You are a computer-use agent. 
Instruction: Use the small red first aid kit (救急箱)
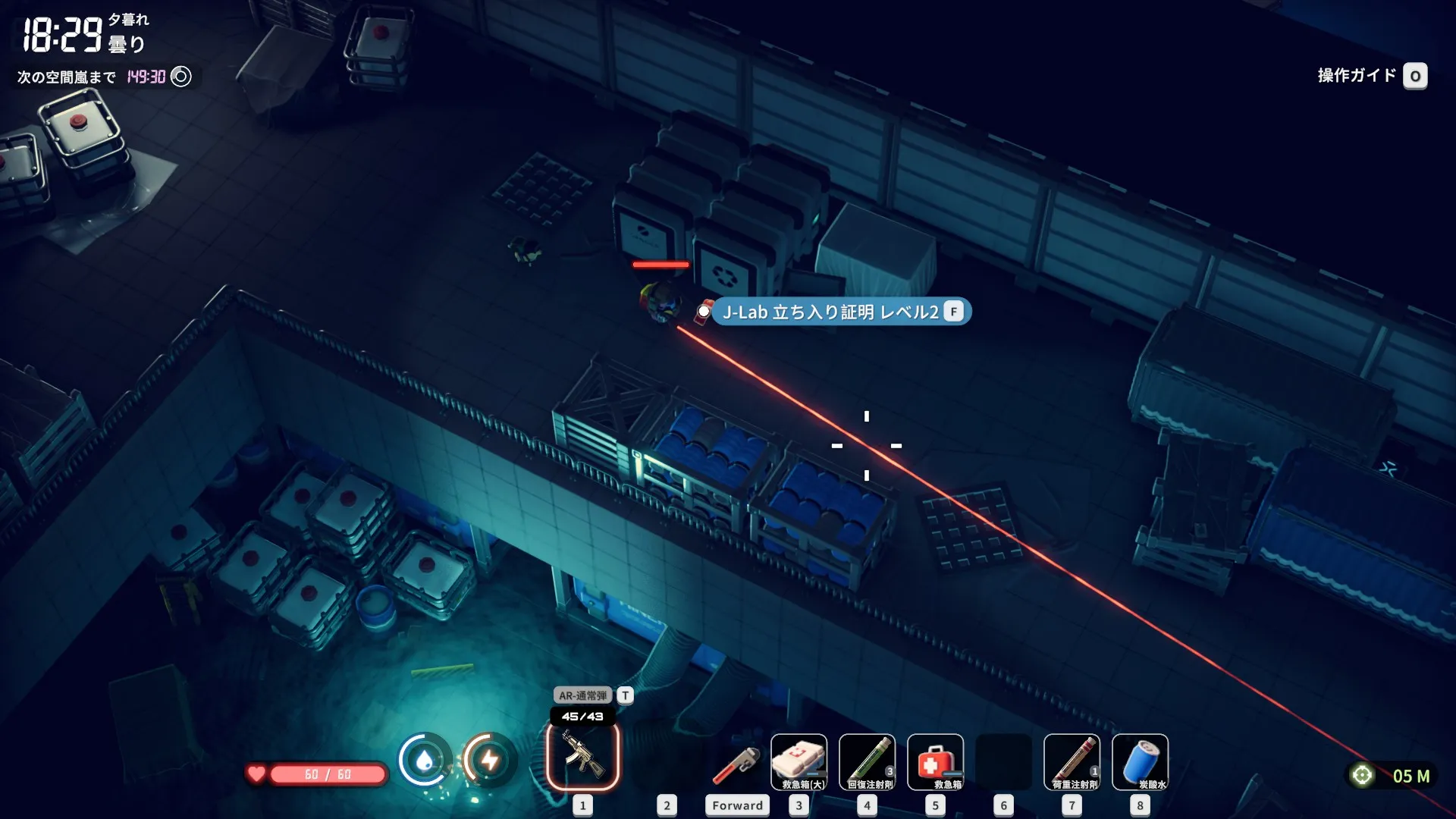[x=935, y=762]
